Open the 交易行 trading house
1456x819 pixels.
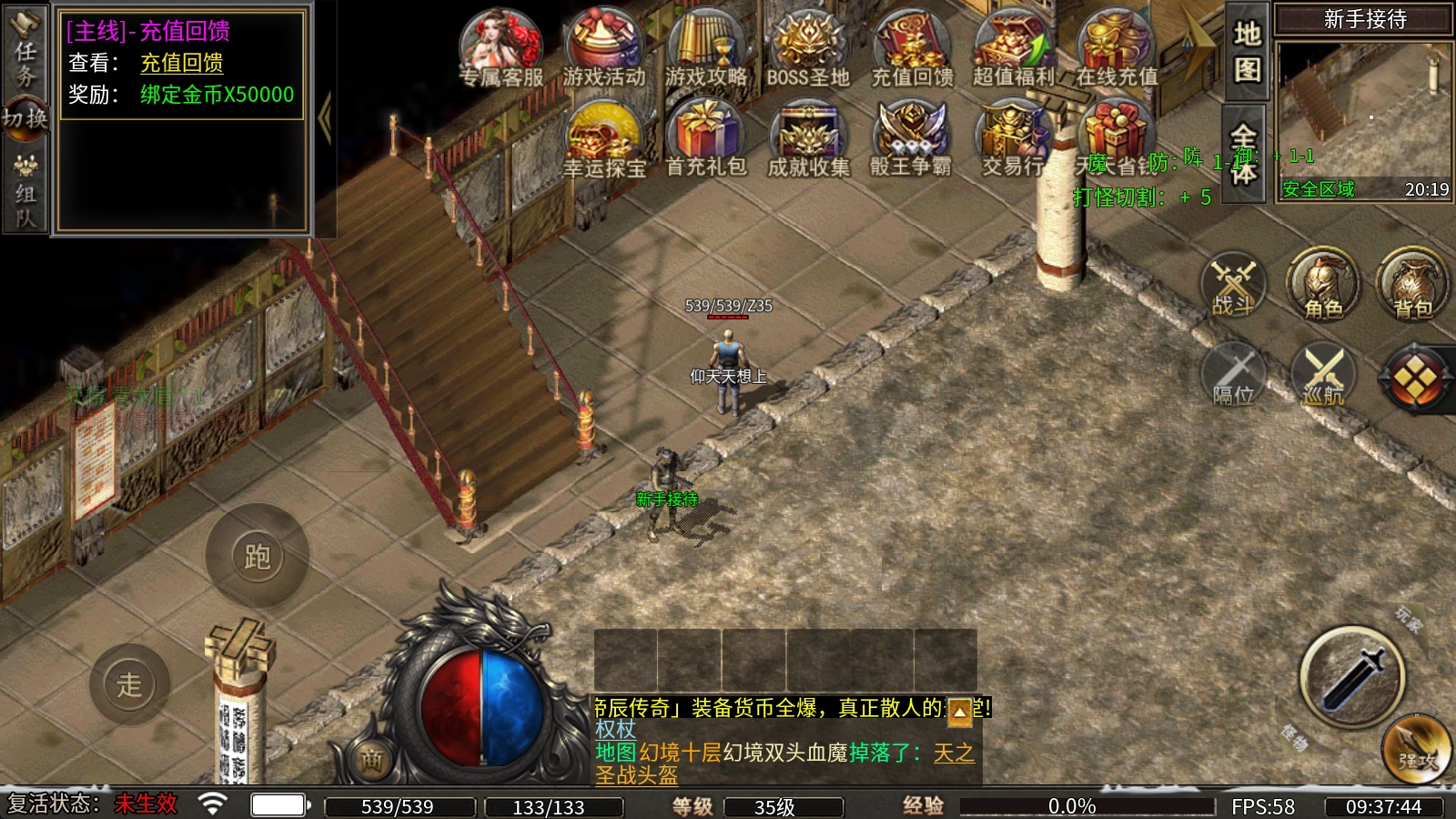tap(1013, 139)
